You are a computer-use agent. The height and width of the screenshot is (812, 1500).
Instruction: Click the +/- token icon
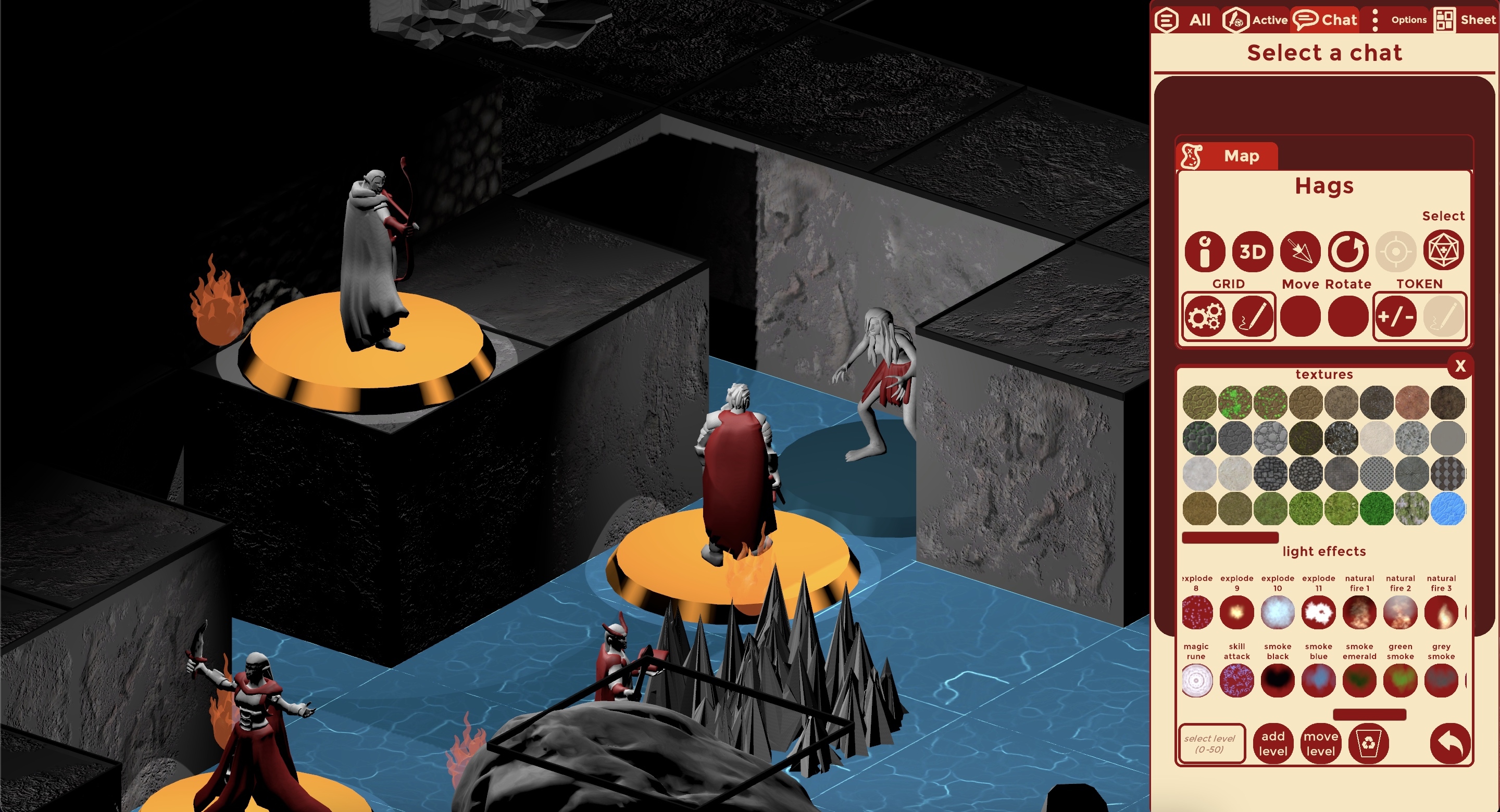pyautogui.click(x=1397, y=316)
